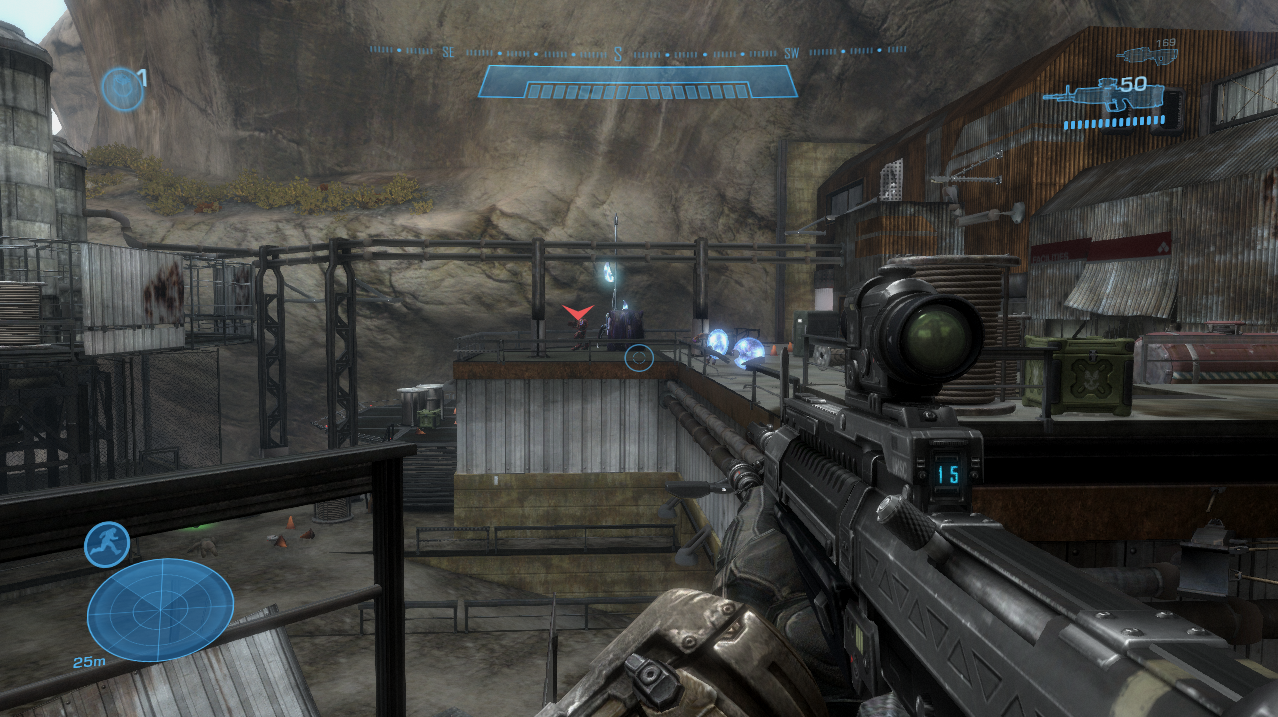The image size is (1278, 717).
Task: Activate the Sprint armor ability icon
Action: coord(106,544)
